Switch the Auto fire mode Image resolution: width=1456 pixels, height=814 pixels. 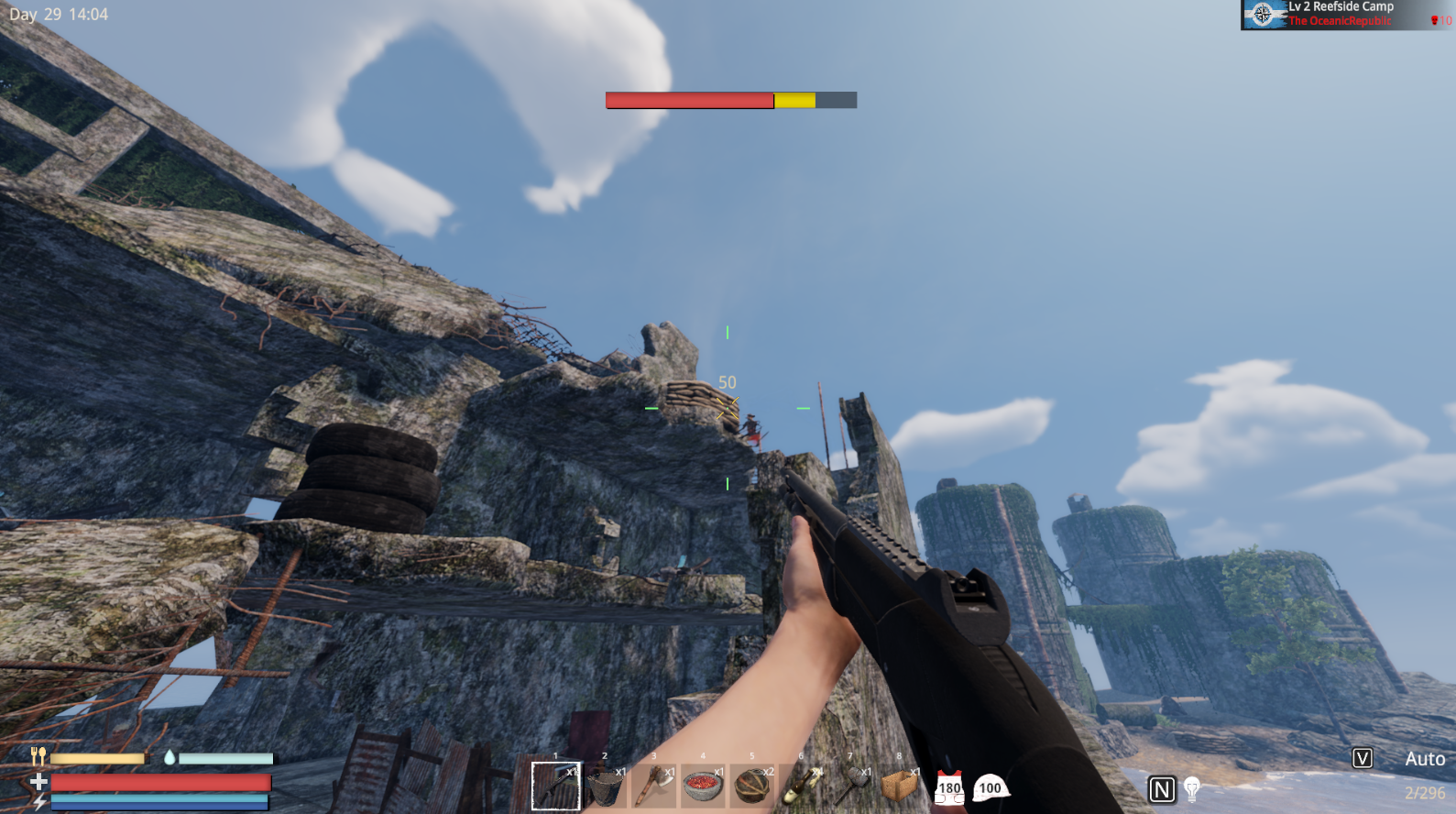click(1424, 758)
